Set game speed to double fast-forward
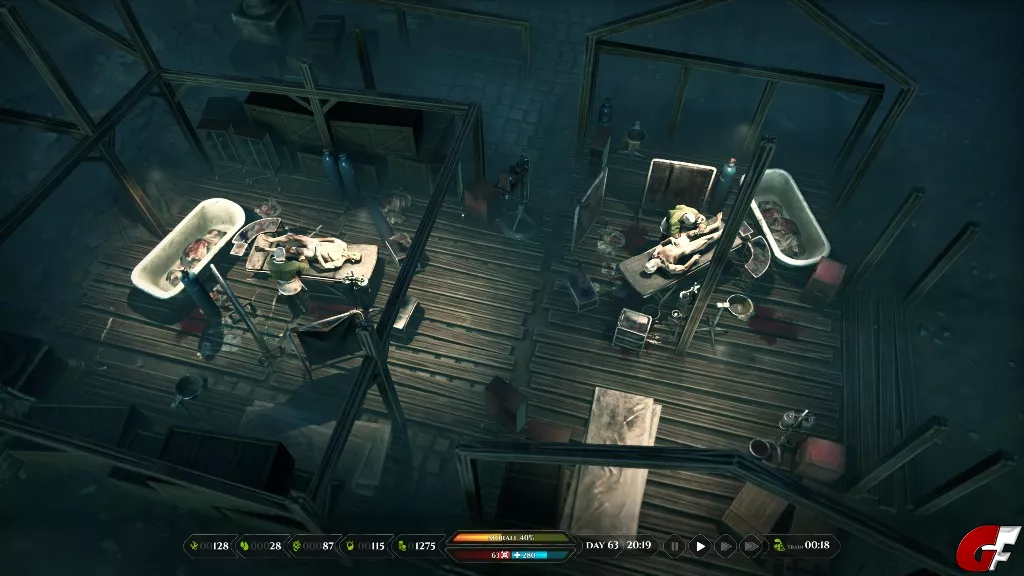The height and width of the screenshot is (576, 1024). [x=725, y=546]
